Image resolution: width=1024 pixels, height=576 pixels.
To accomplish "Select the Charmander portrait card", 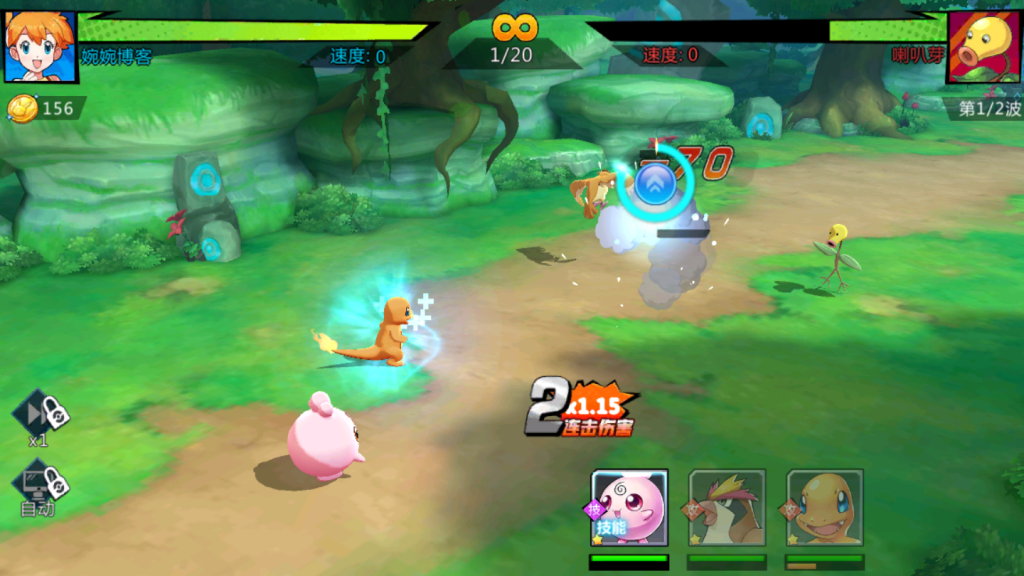I will (x=825, y=508).
